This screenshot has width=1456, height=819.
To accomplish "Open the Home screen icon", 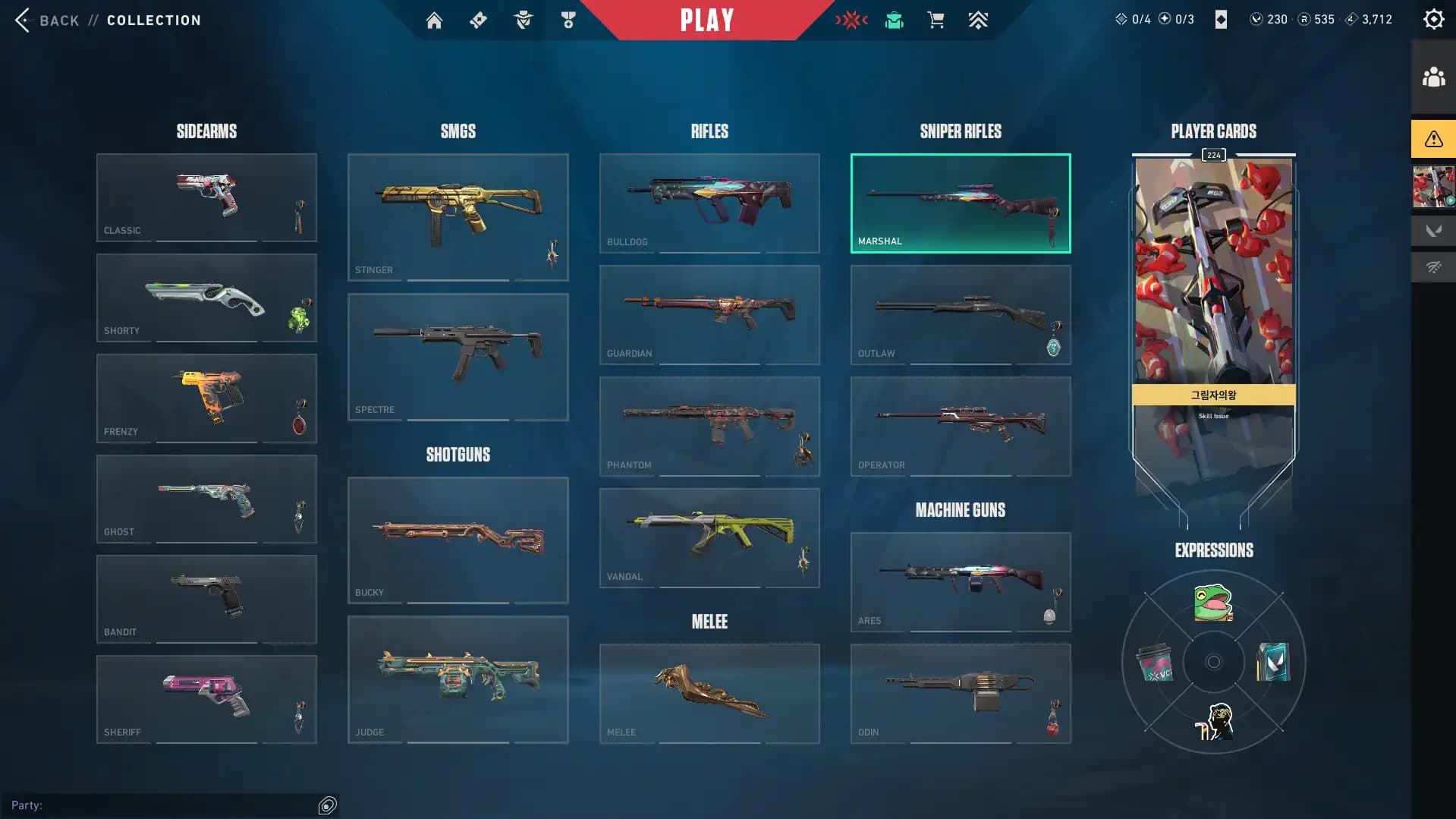I will click(434, 20).
